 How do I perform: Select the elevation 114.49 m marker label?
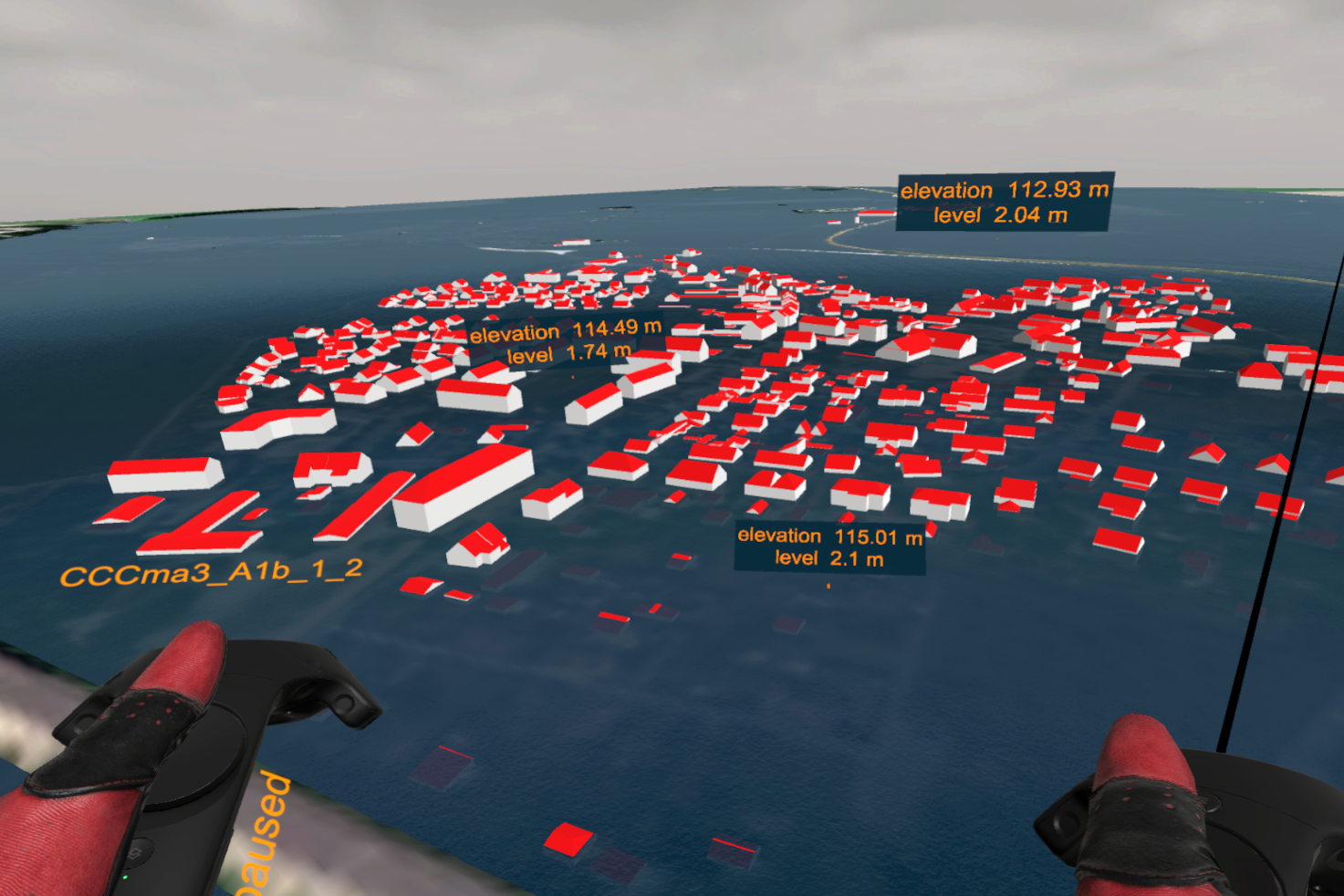point(566,341)
